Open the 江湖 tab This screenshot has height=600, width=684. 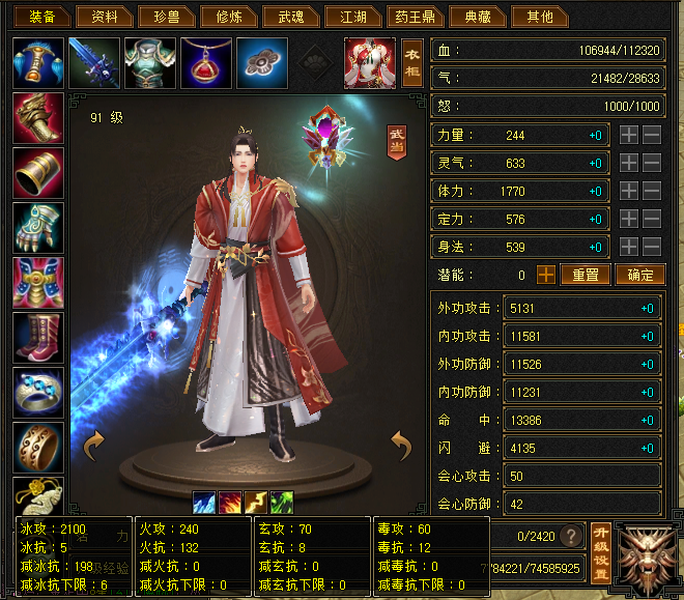click(353, 17)
